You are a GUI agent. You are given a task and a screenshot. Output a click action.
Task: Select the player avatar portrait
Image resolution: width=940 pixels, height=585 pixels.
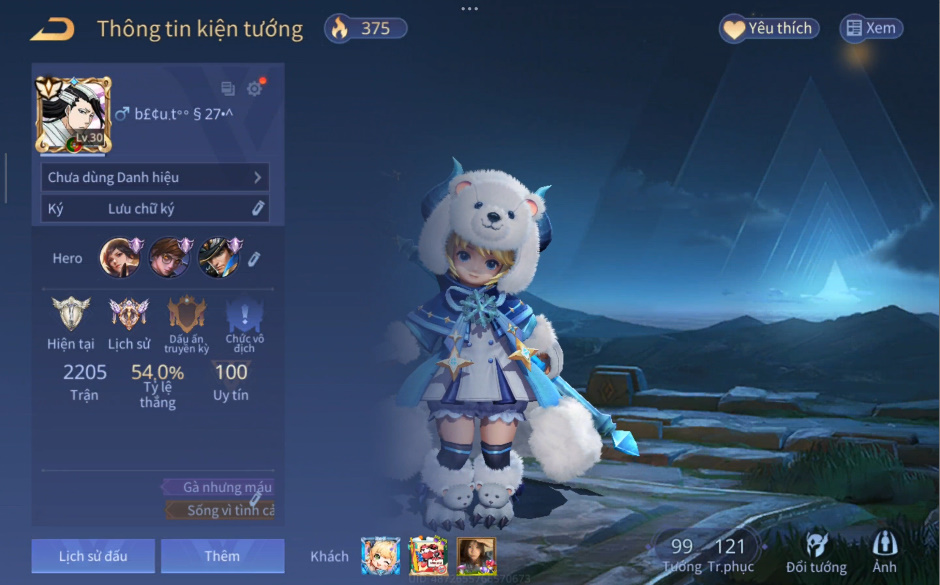73,114
